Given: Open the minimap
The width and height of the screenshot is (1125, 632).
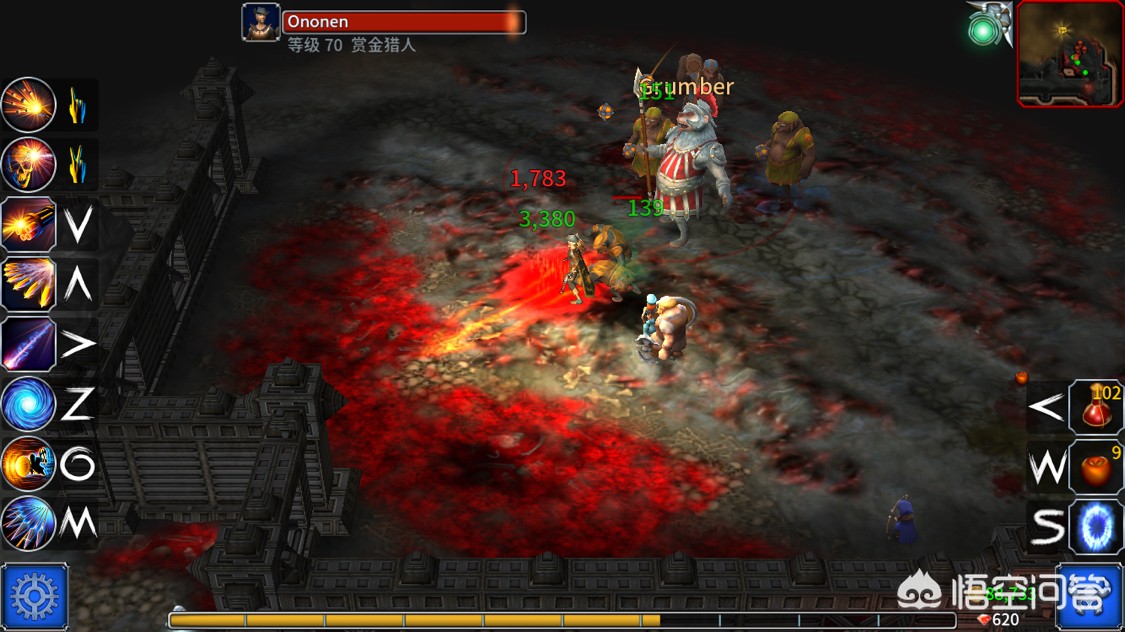Looking at the screenshot, I should tap(1069, 53).
